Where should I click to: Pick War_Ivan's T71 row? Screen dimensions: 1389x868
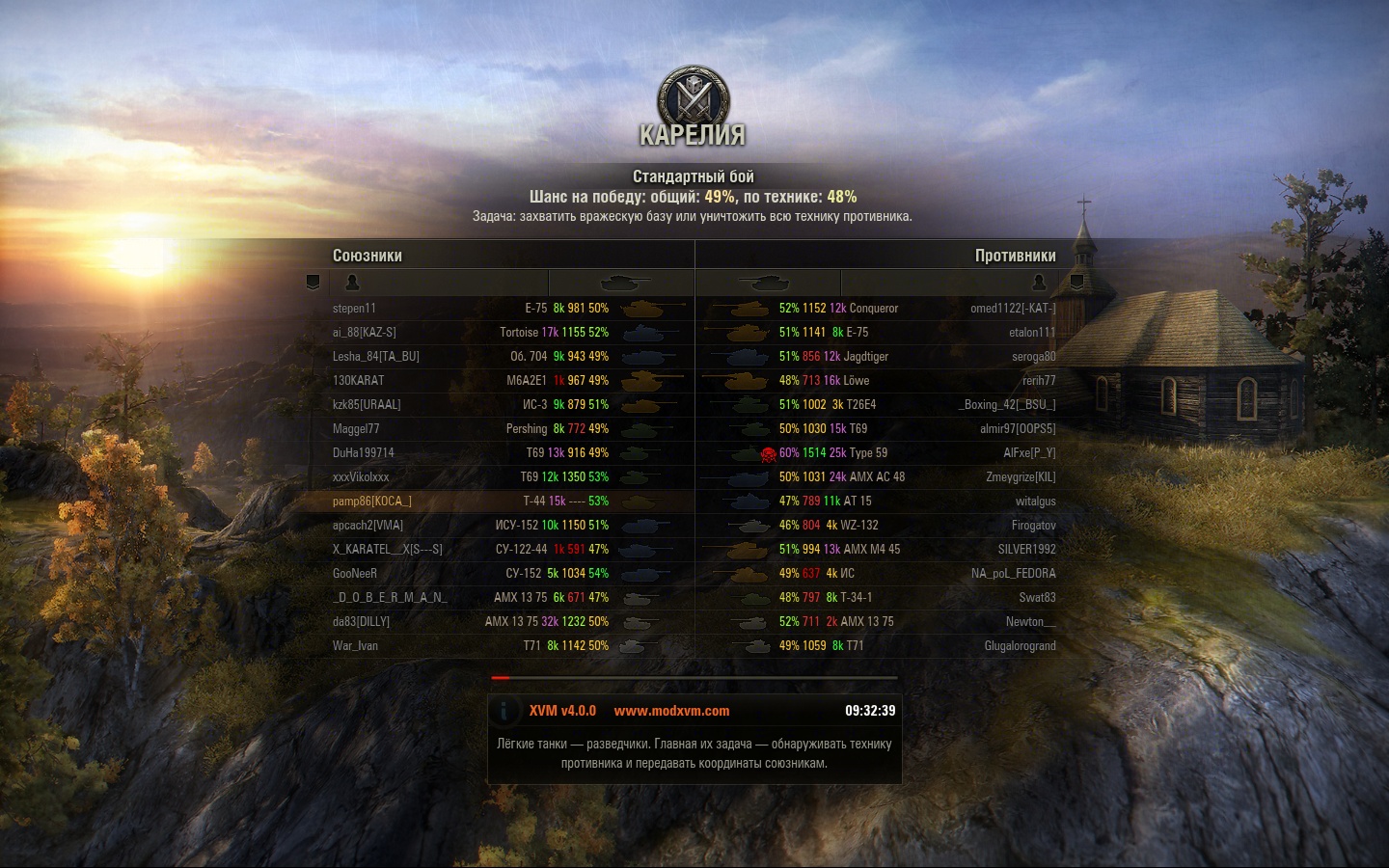355,646
